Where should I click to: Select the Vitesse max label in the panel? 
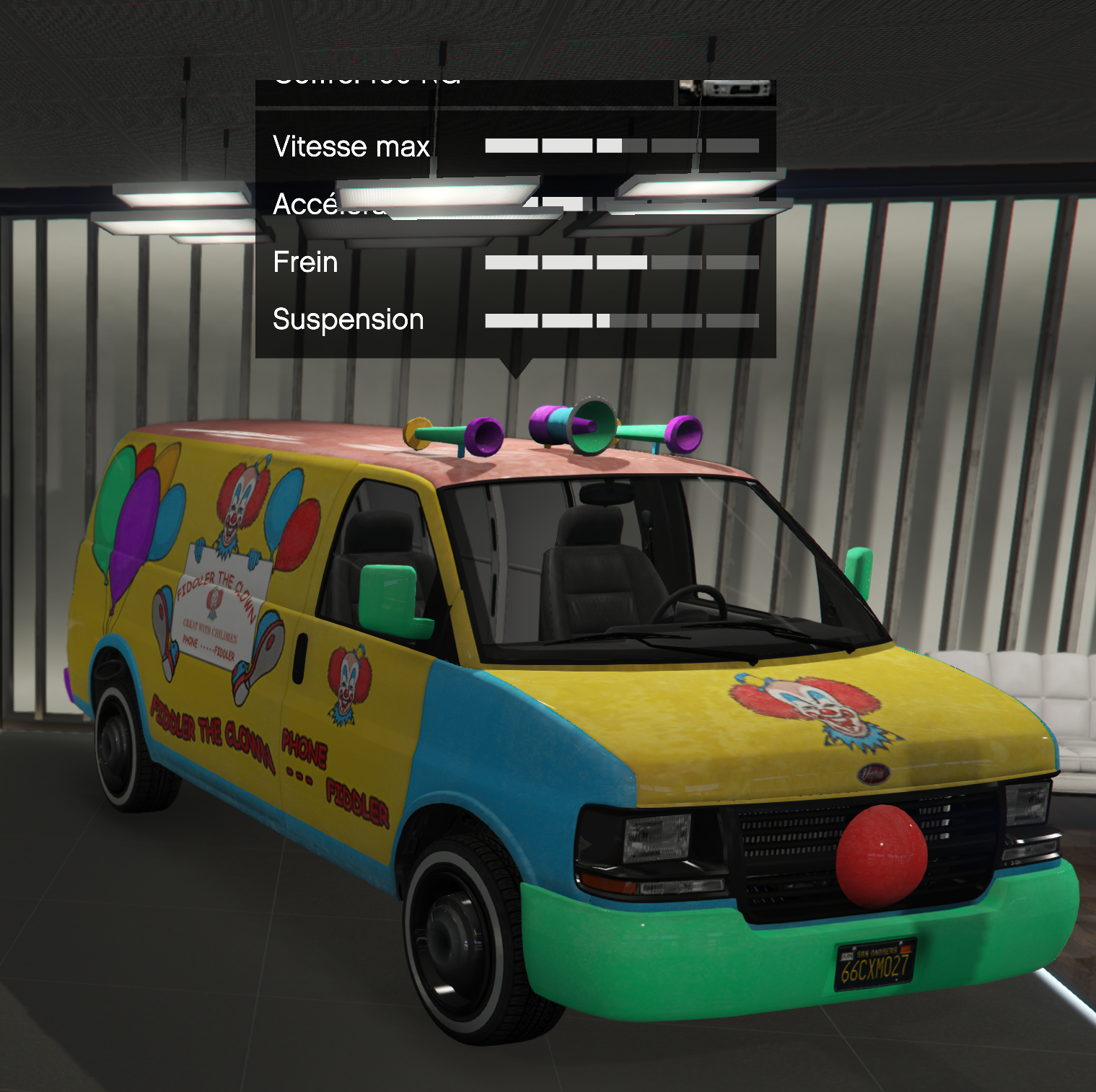[x=350, y=146]
